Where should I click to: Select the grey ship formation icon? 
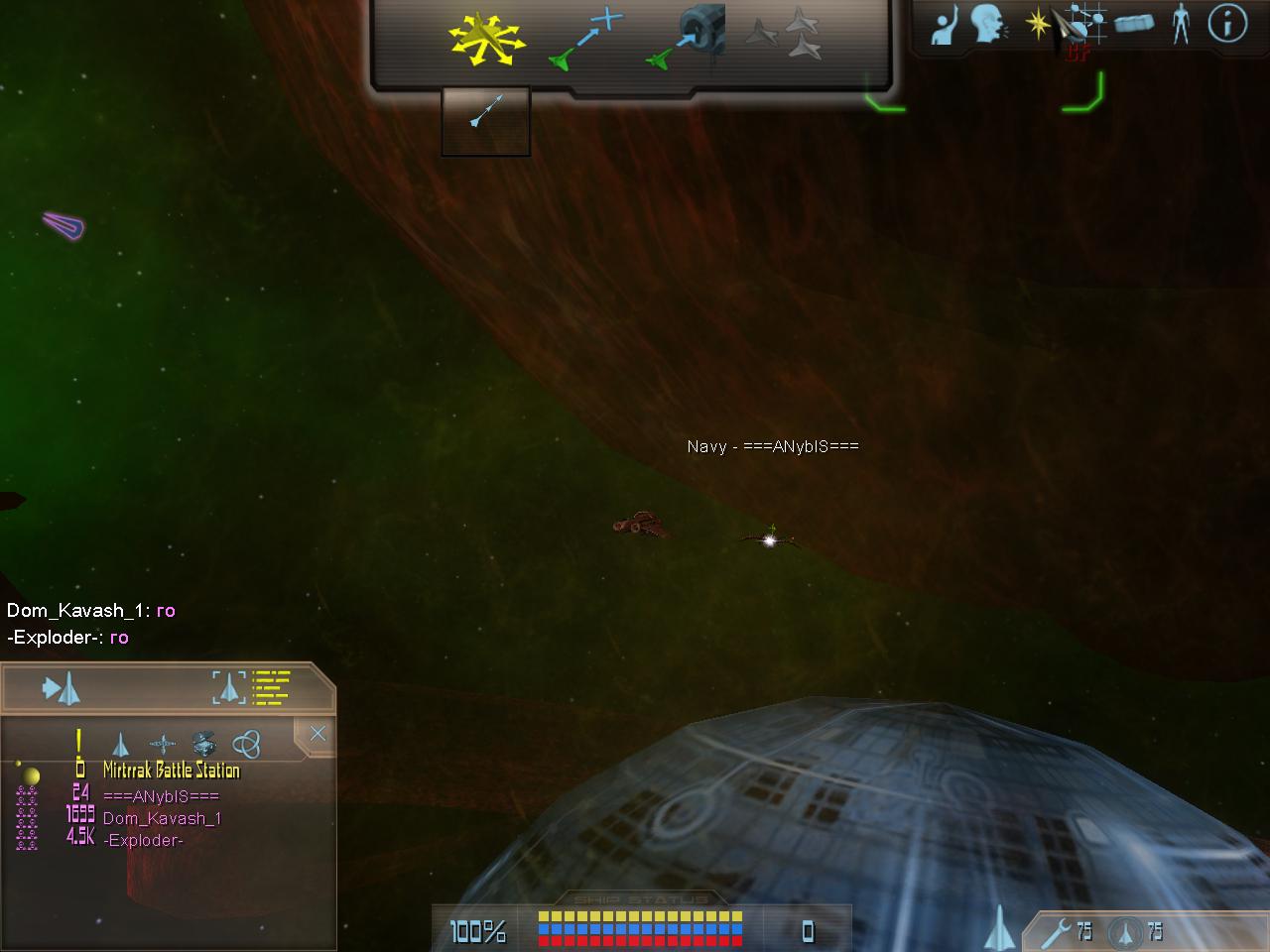tap(784, 34)
